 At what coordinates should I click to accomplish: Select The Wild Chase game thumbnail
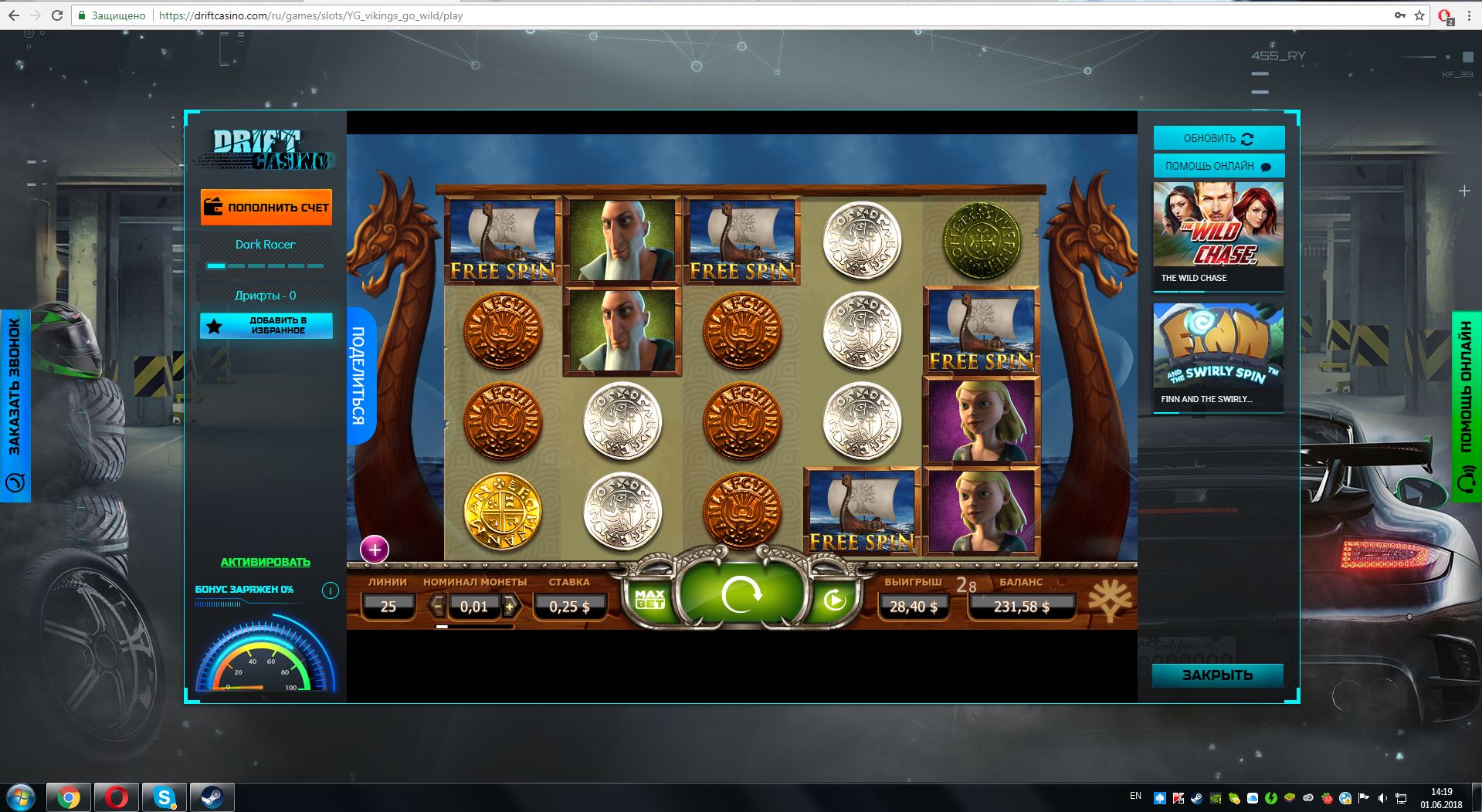click(1218, 235)
